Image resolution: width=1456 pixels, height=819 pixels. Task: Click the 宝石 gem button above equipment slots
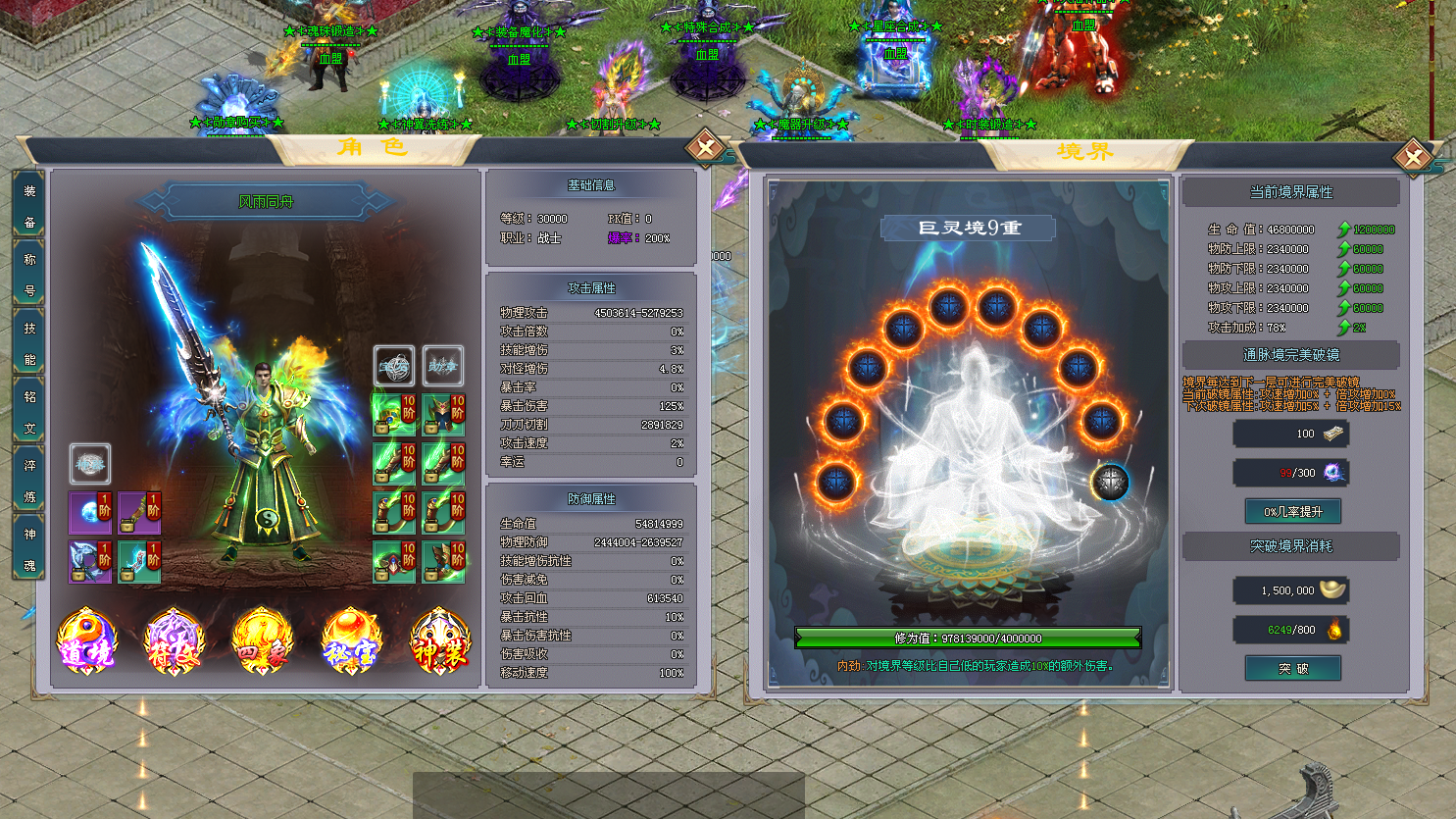coord(394,365)
